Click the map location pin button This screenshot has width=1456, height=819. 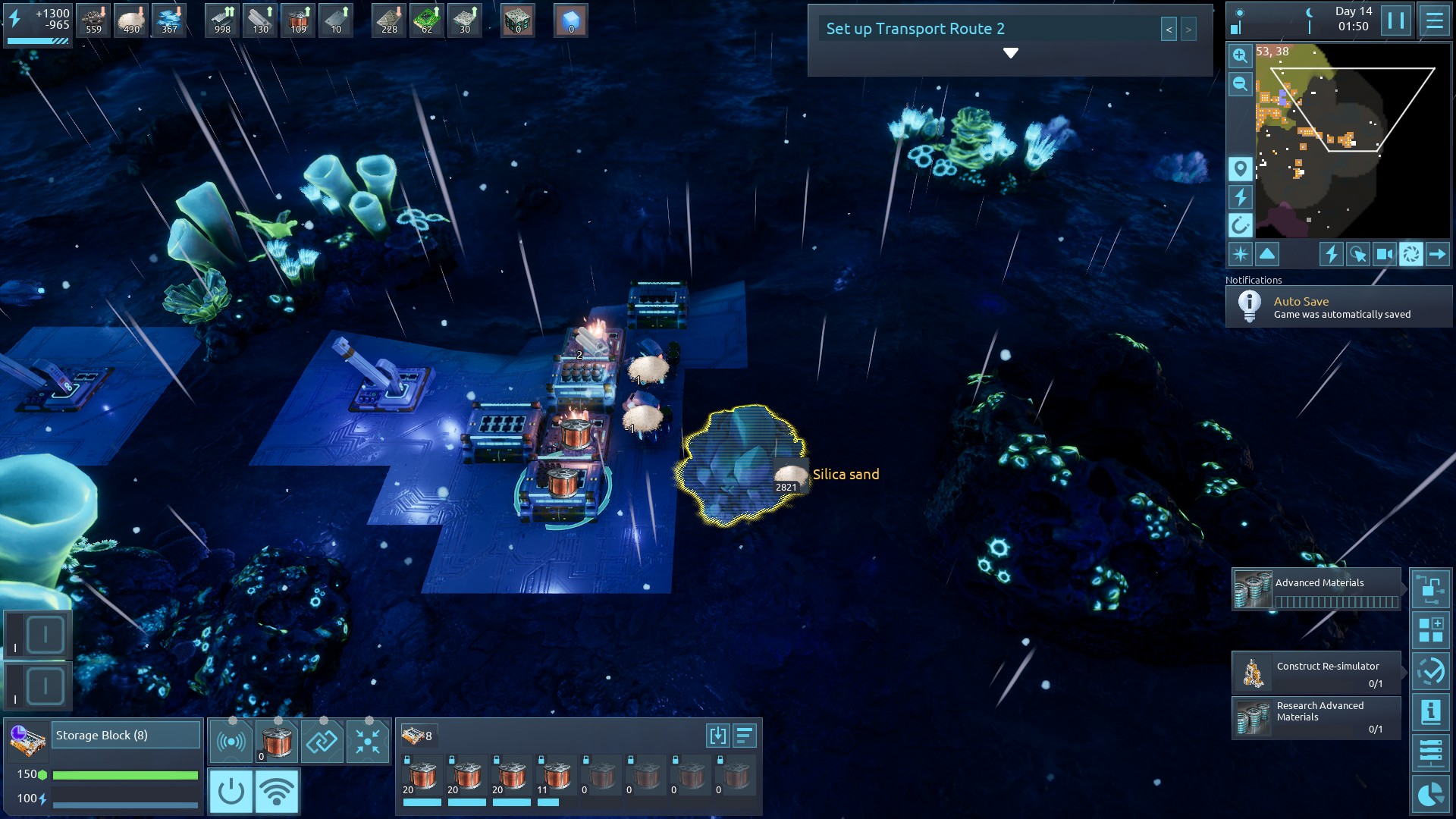coord(1240,168)
